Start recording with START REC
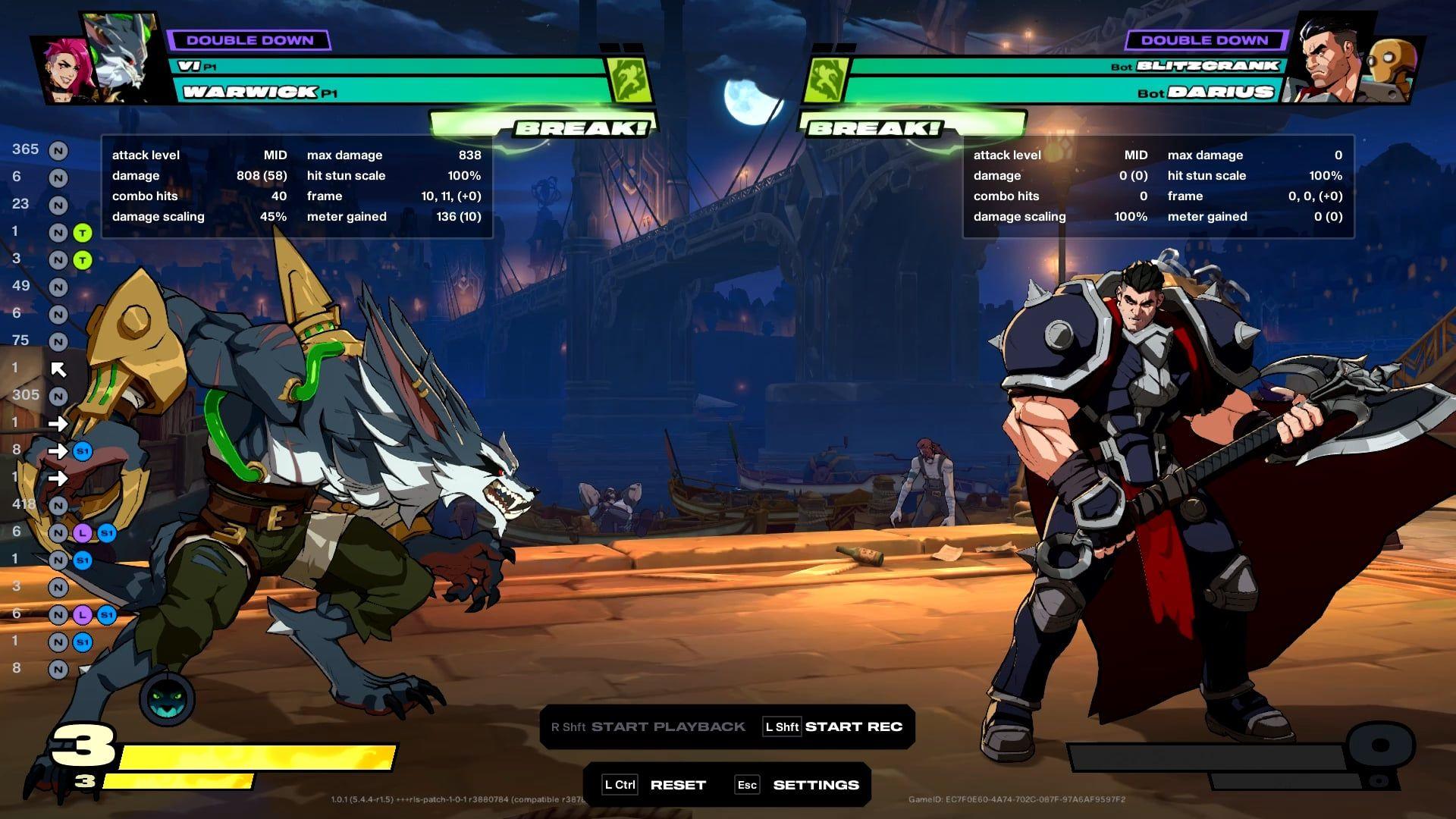Screen dimensions: 1456x819 853,726
